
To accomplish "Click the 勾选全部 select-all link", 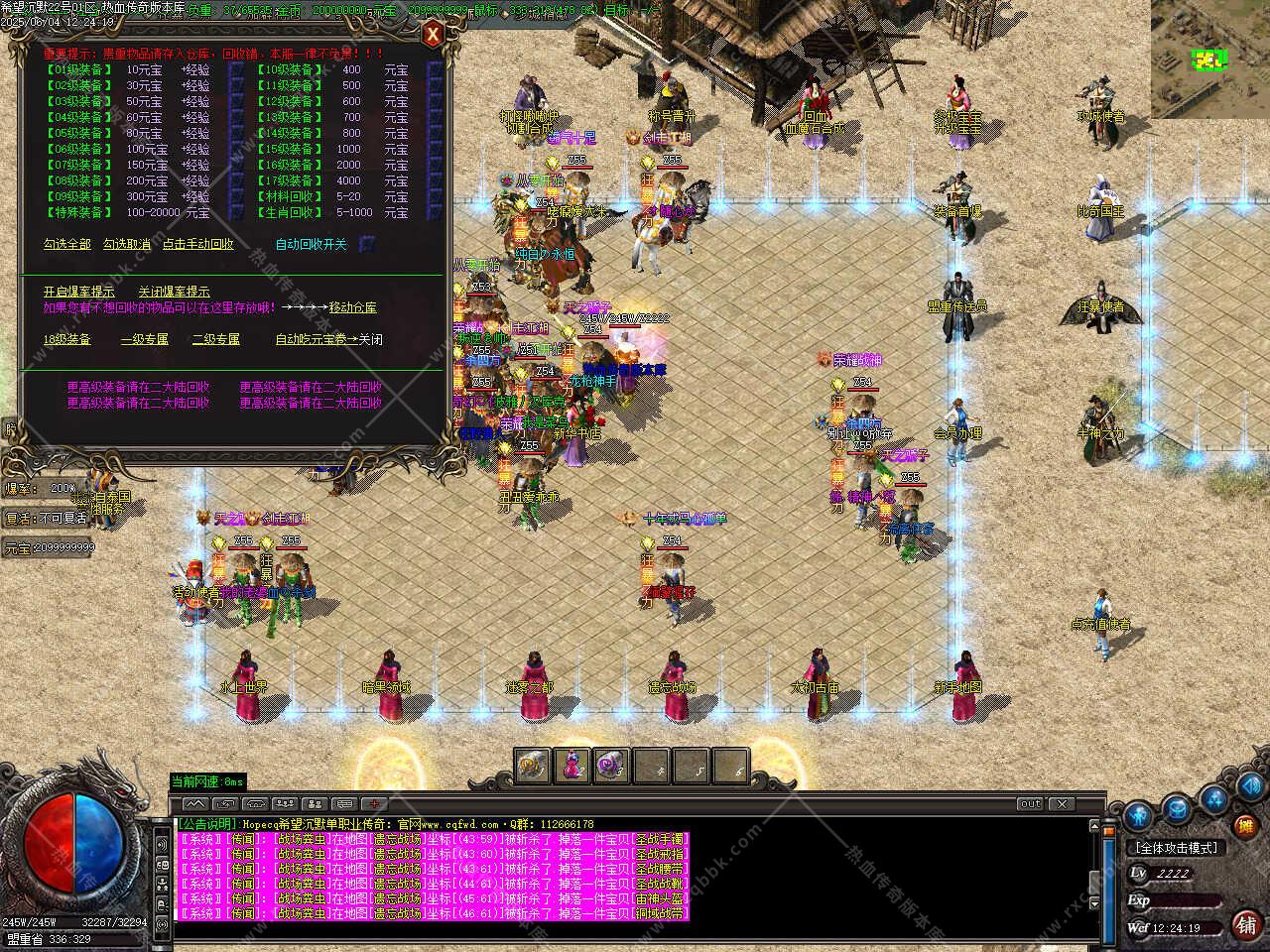I will pos(67,244).
